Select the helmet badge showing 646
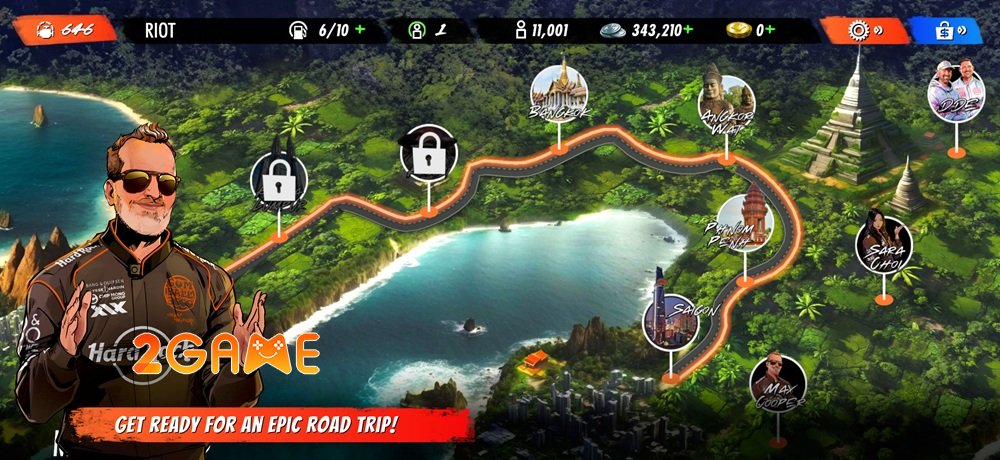1000x460 pixels. (63, 30)
